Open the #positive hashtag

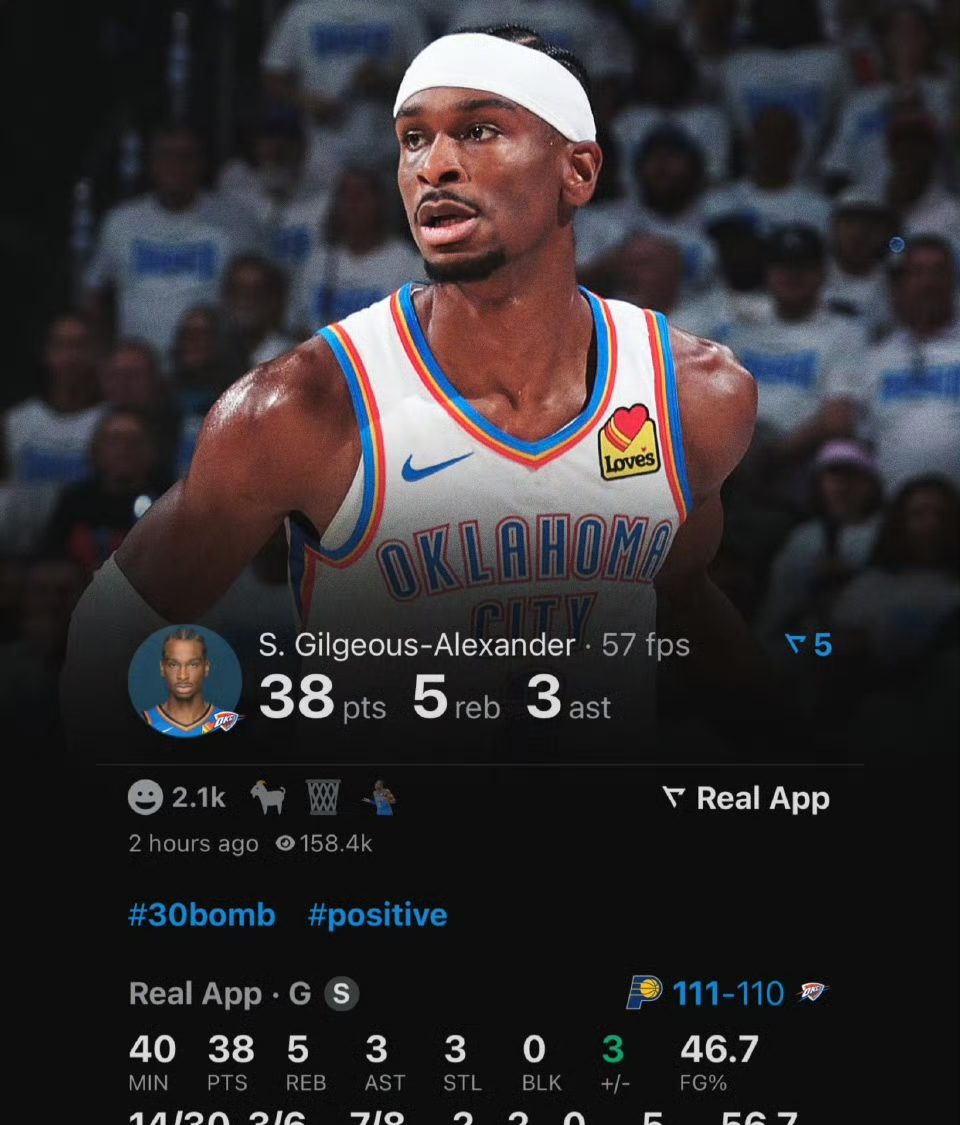(x=377, y=915)
